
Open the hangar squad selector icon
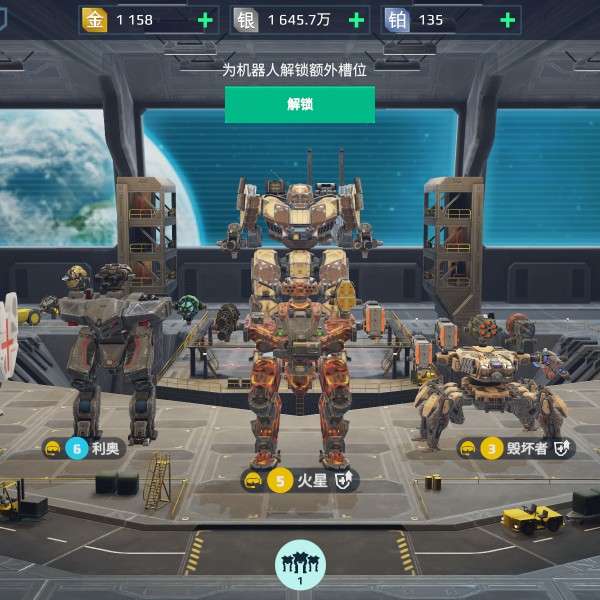point(300,565)
